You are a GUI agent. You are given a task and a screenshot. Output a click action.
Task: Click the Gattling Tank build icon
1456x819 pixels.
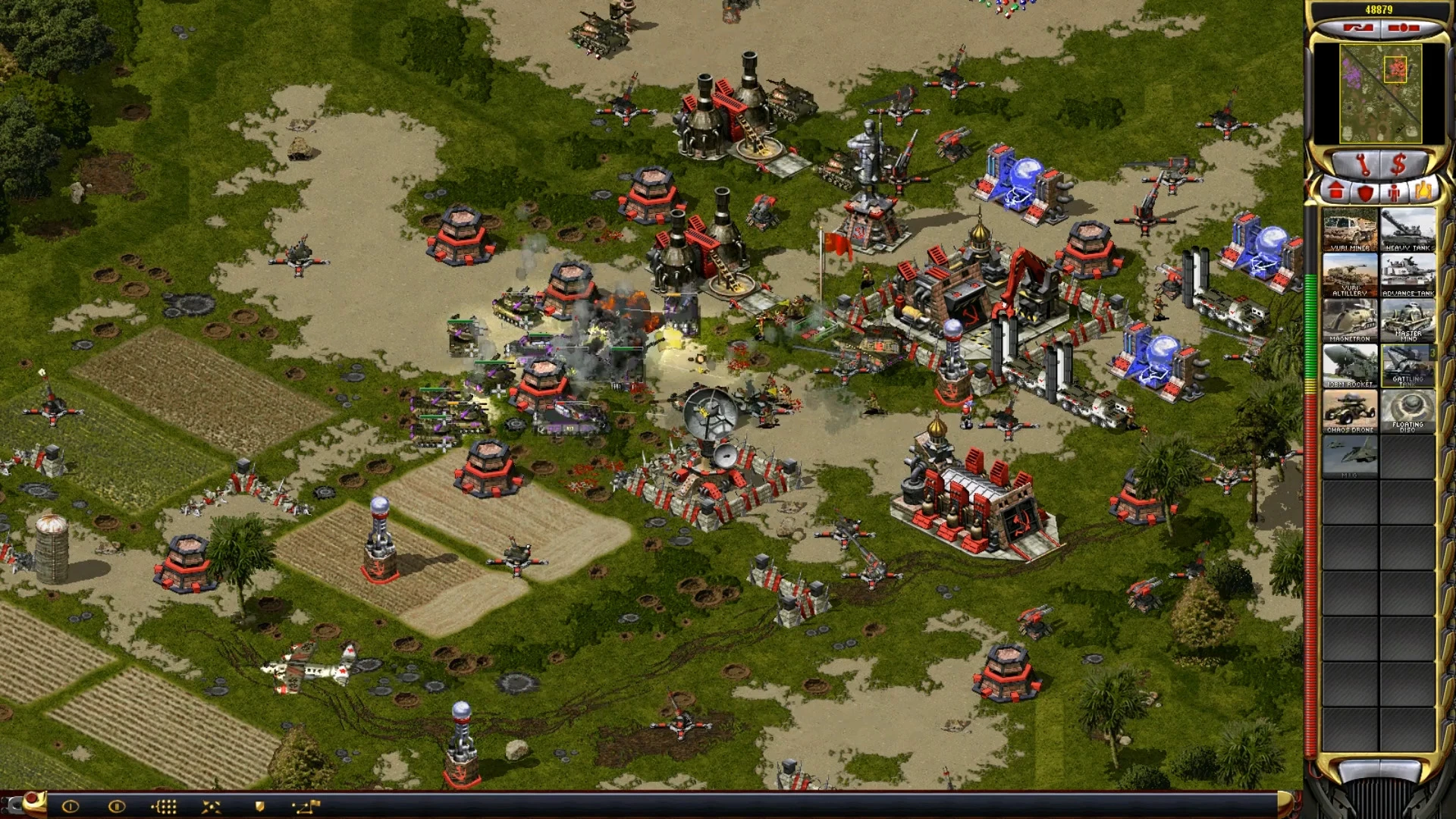[1408, 366]
